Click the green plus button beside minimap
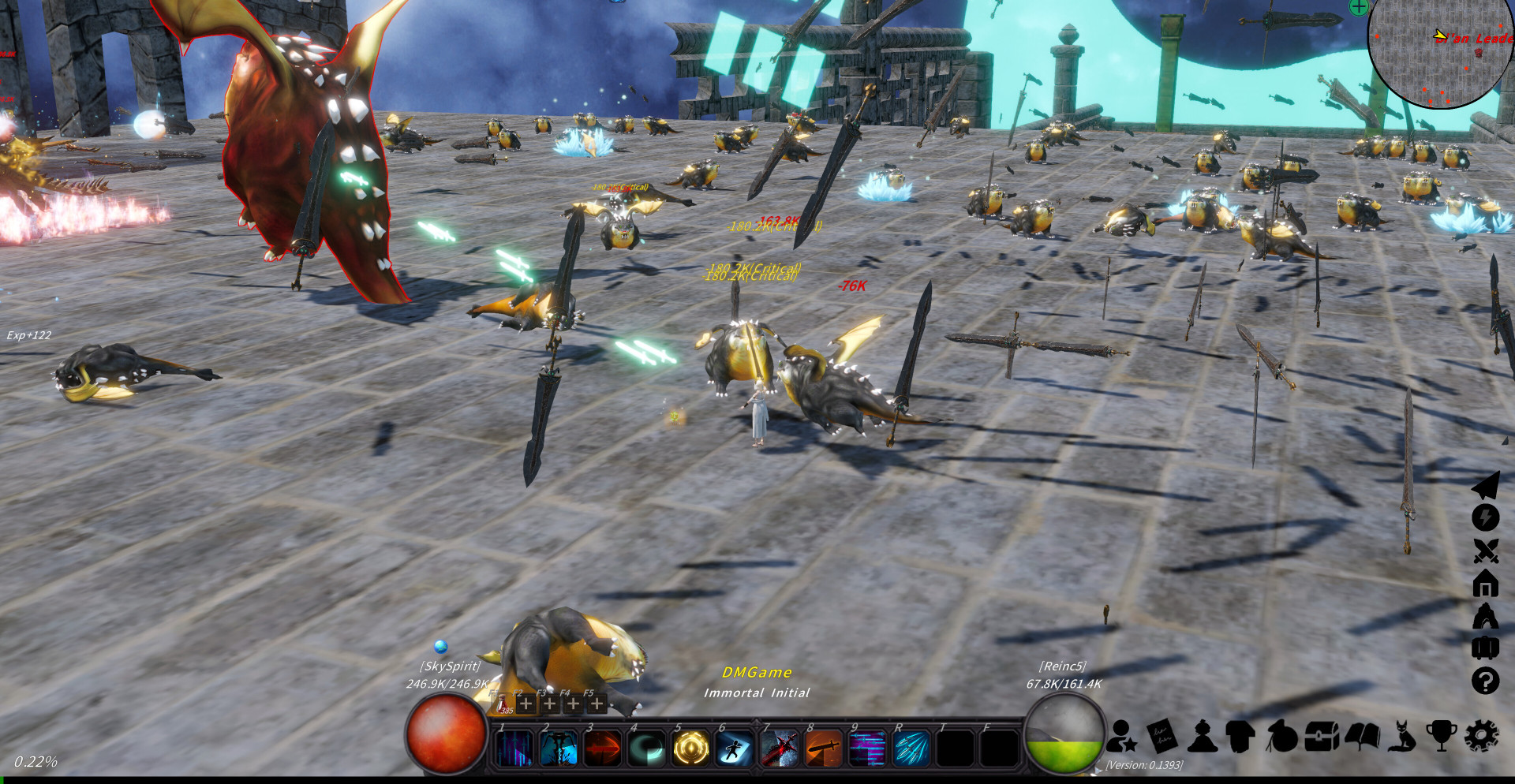Screen dimensions: 1515x784 (x=1359, y=7)
